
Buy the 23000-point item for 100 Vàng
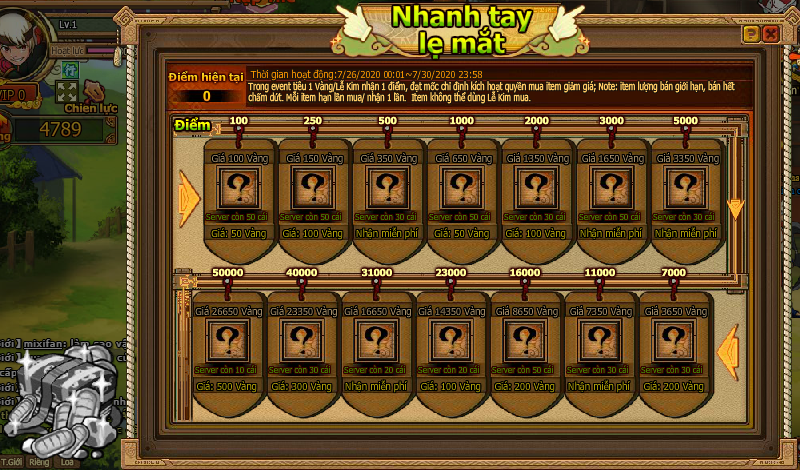click(x=449, y=385)
